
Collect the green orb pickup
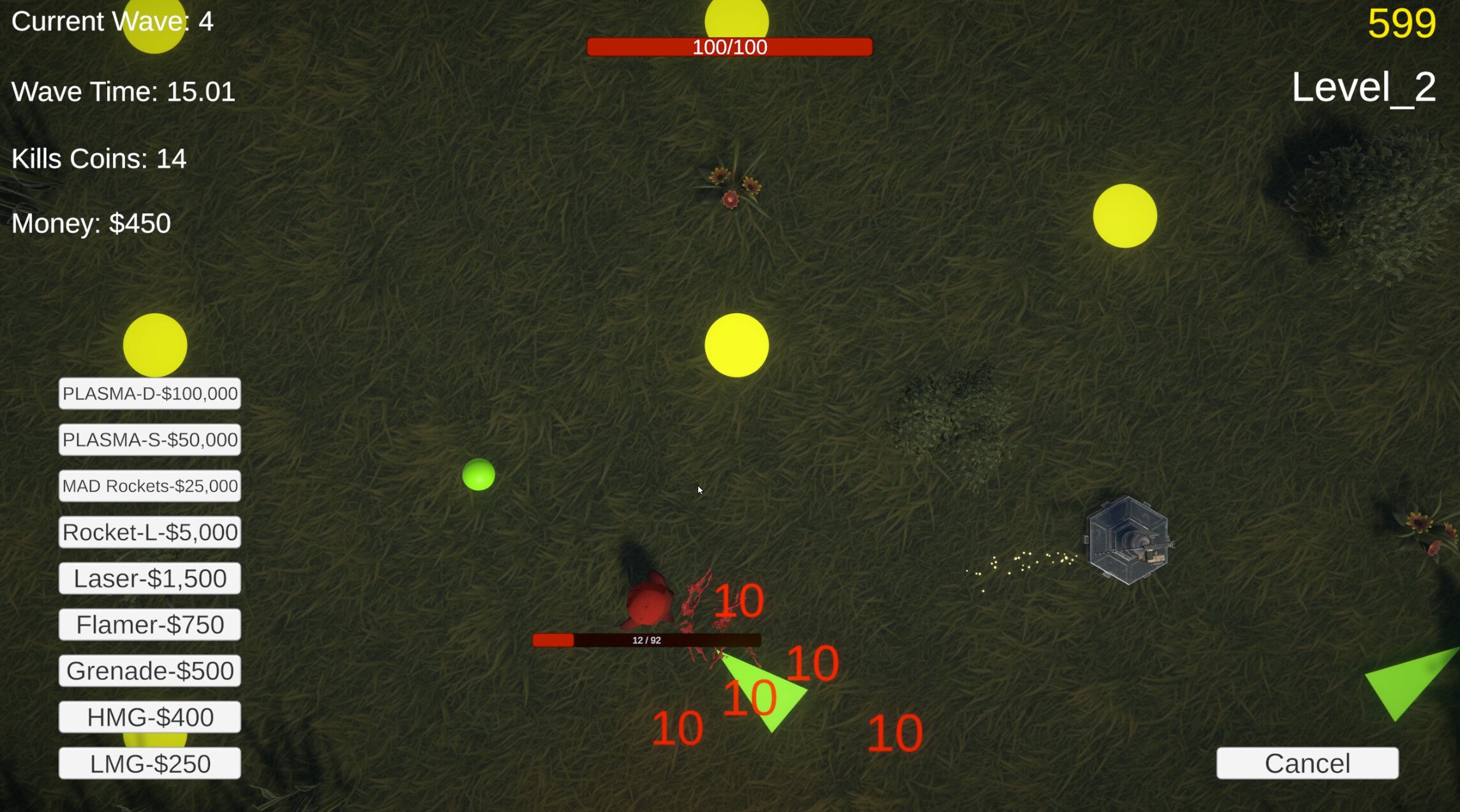point(479,475)
